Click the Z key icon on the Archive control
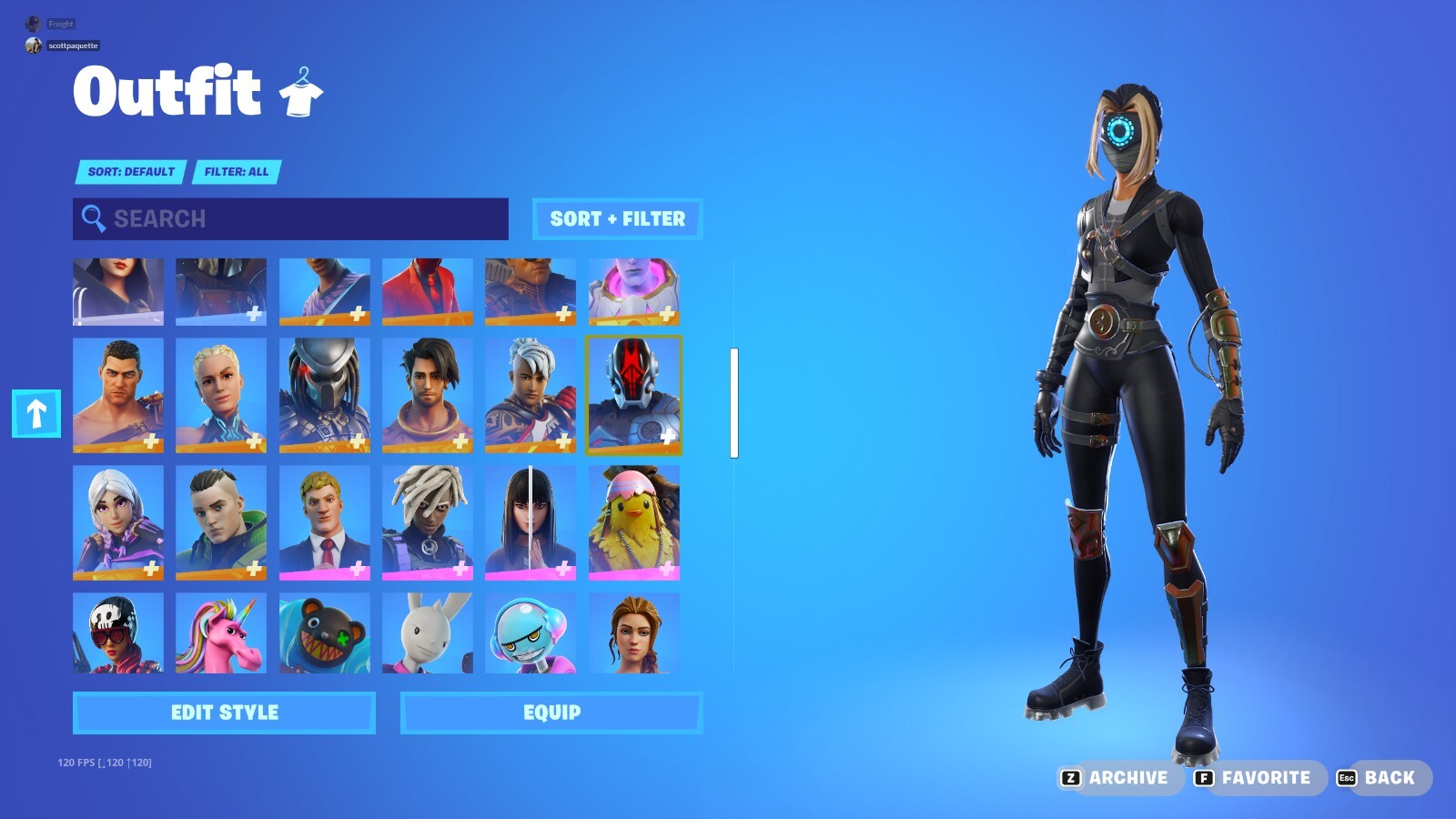The image size is (1456, 819). tap(1074, 777)
